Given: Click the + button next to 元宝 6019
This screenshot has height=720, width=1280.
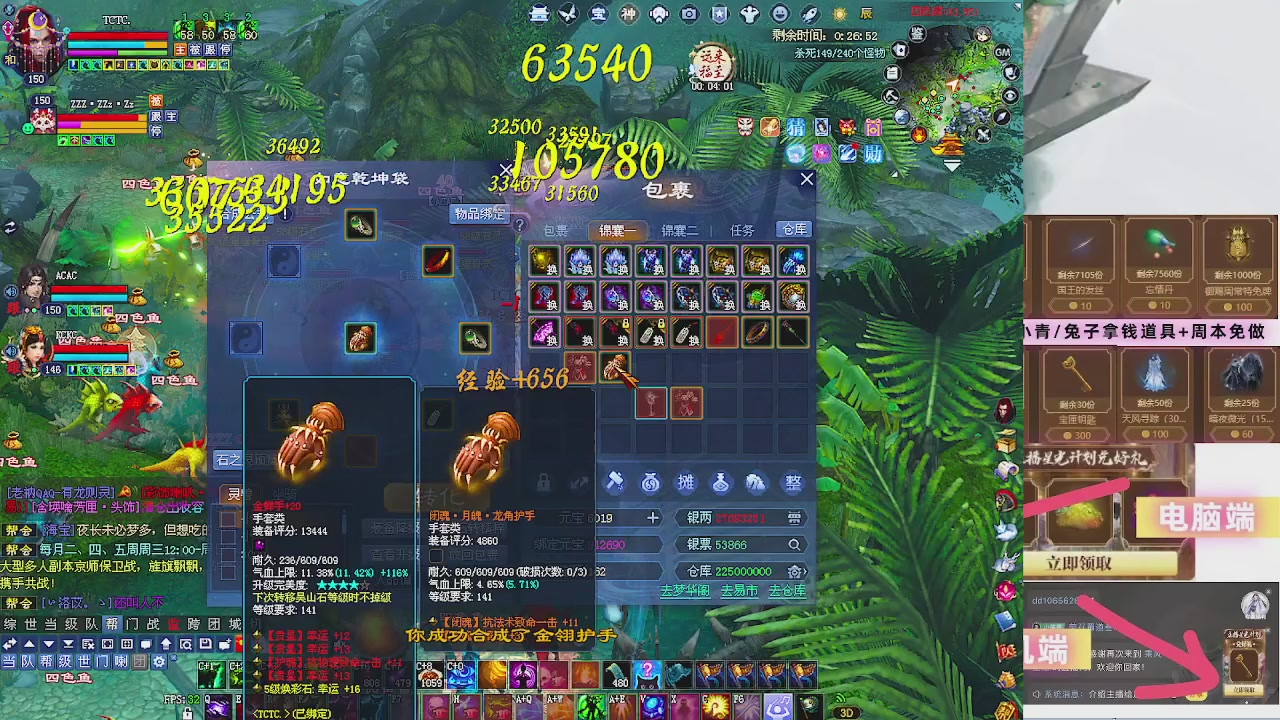Looking at the screenshot, I should [653, 518].
